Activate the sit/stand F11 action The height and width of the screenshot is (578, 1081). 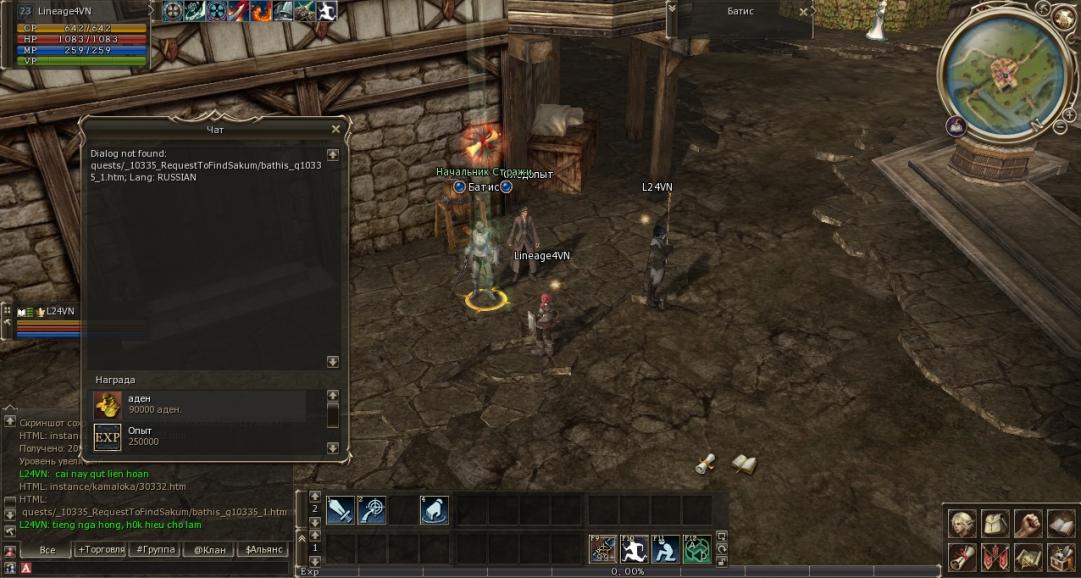pyautogui.click(x=665, y=548)
